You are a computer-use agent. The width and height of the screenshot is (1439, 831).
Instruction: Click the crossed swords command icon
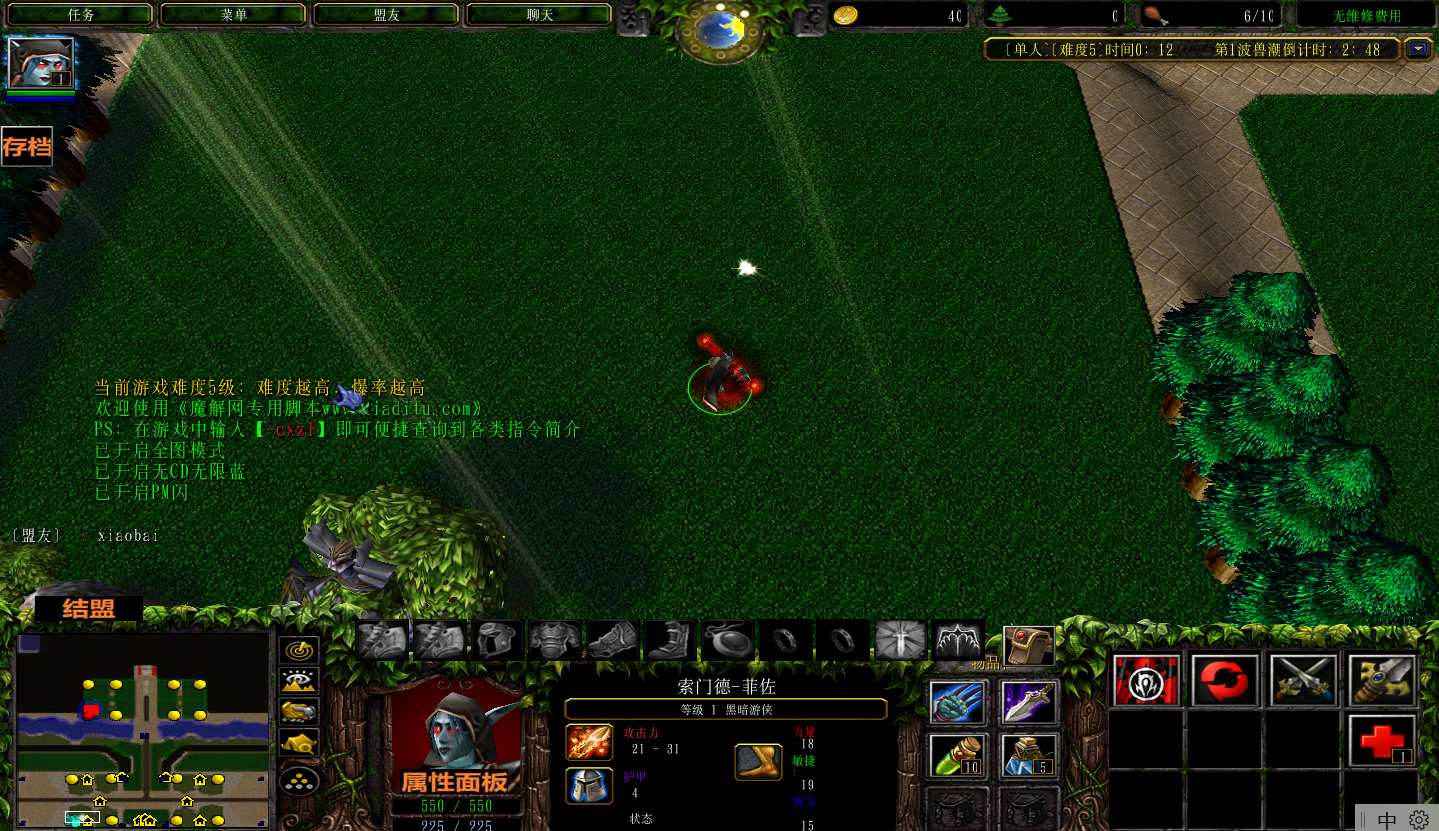pyautogui.click(x=1303, y=681)
